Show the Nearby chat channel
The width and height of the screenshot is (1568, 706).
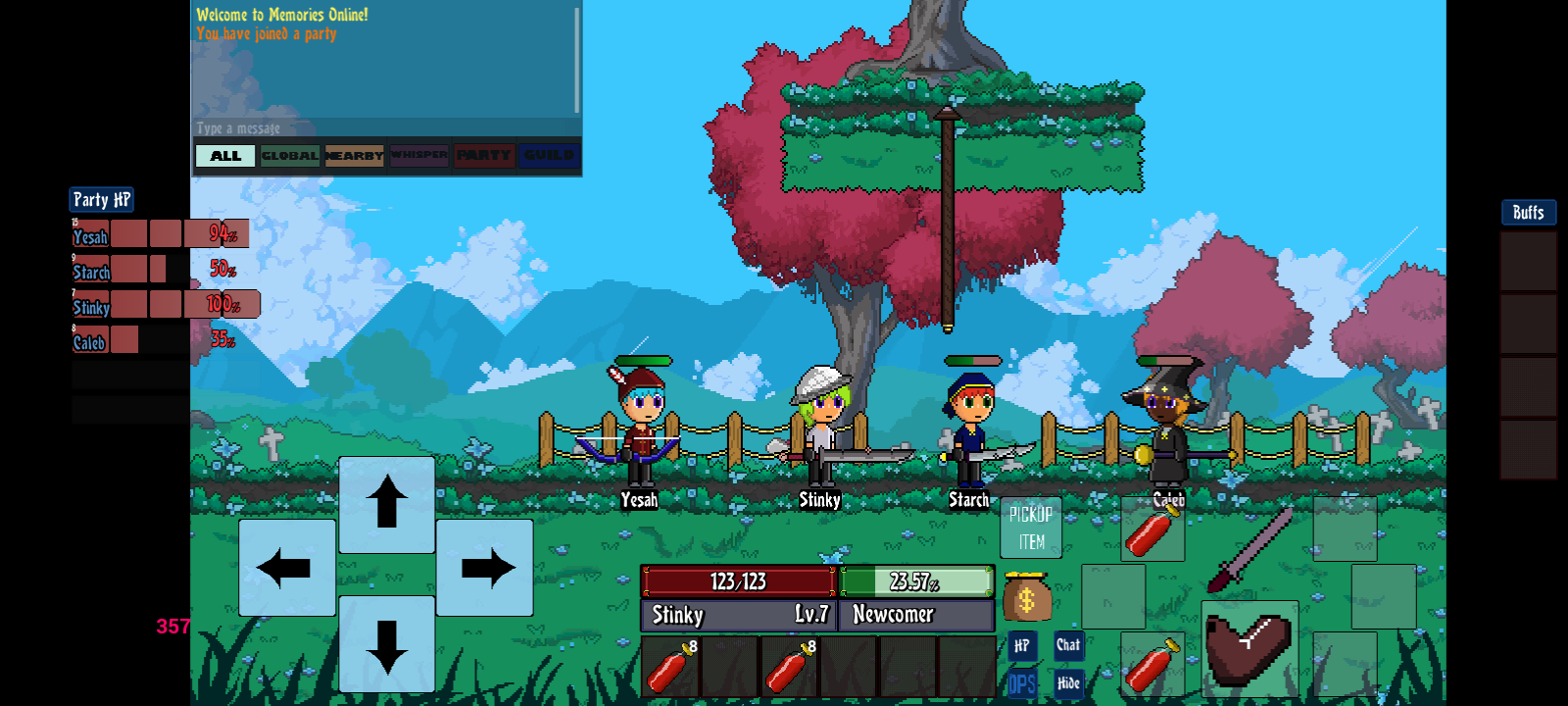[354, 156]
